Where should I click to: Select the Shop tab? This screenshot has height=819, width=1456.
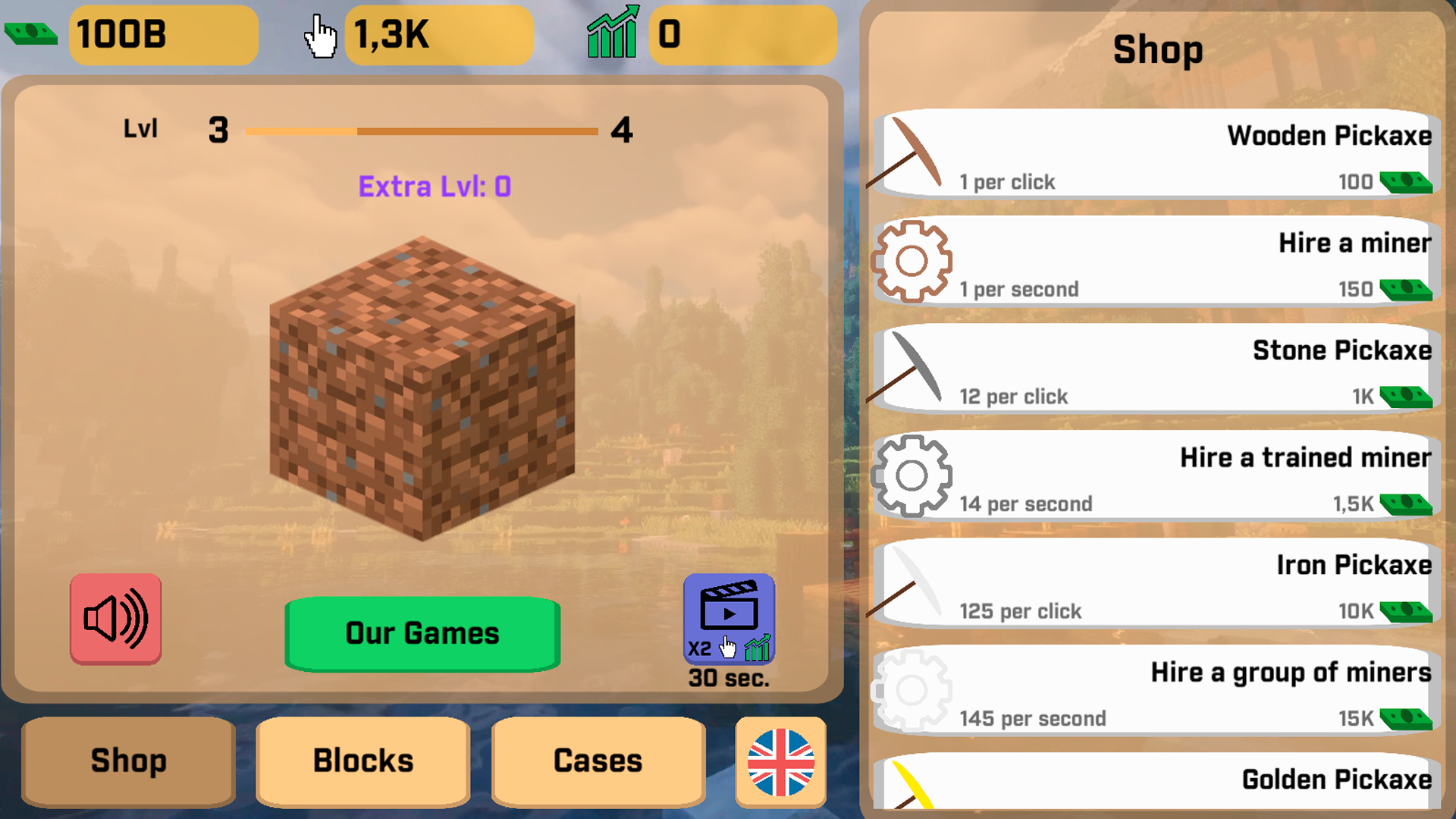[x=127, y=761]
